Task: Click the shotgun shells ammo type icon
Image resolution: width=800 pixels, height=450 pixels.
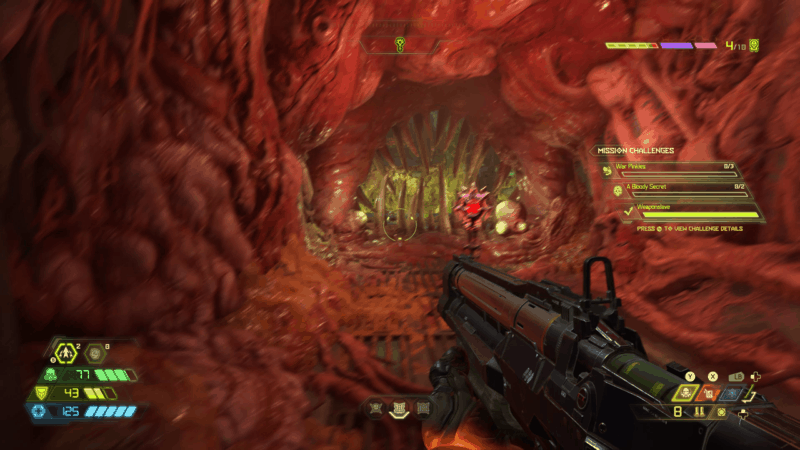Action: pyautogui.click(x=700, y=412)
